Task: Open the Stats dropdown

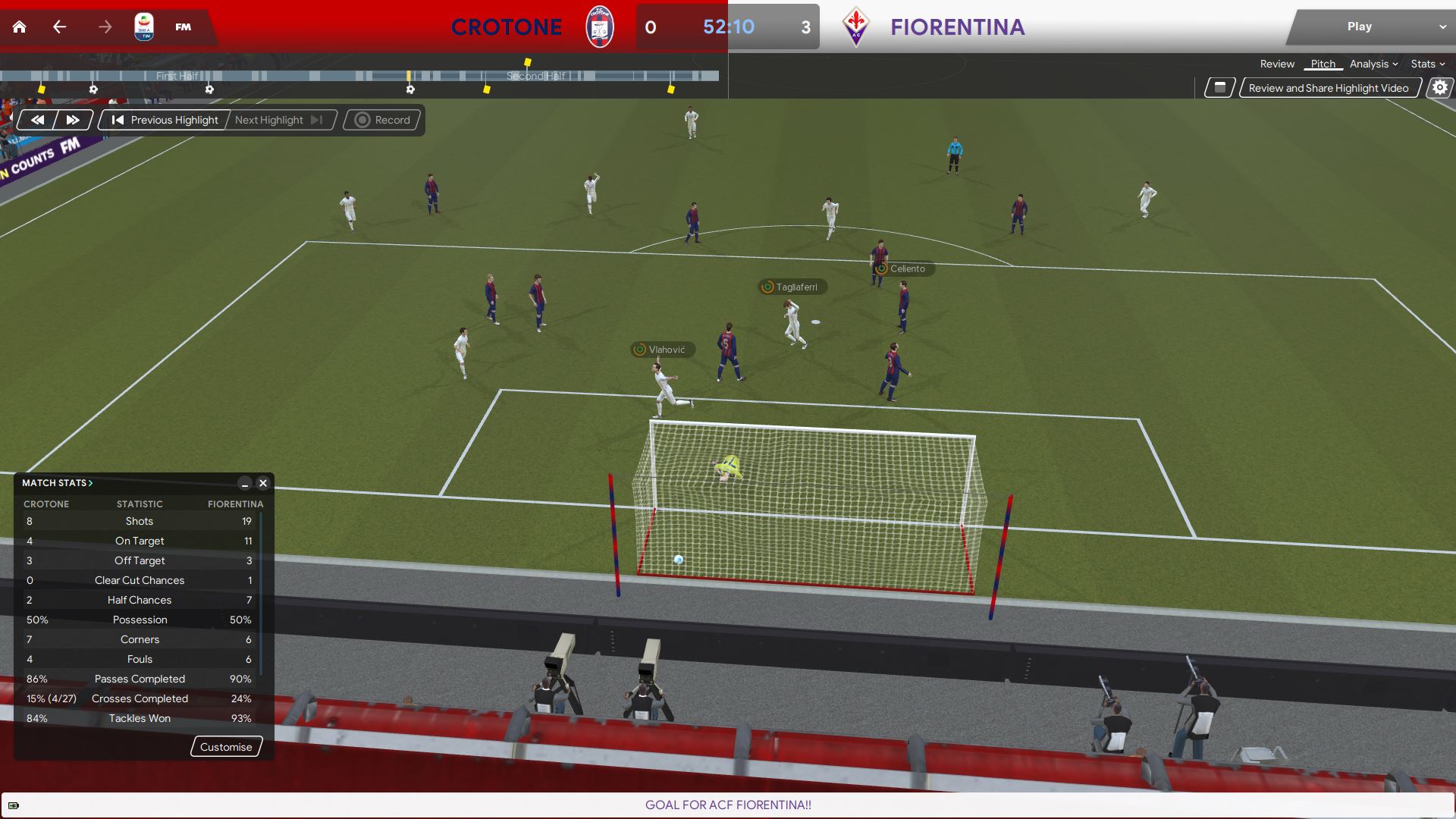Action: [x=1427, y=64]
